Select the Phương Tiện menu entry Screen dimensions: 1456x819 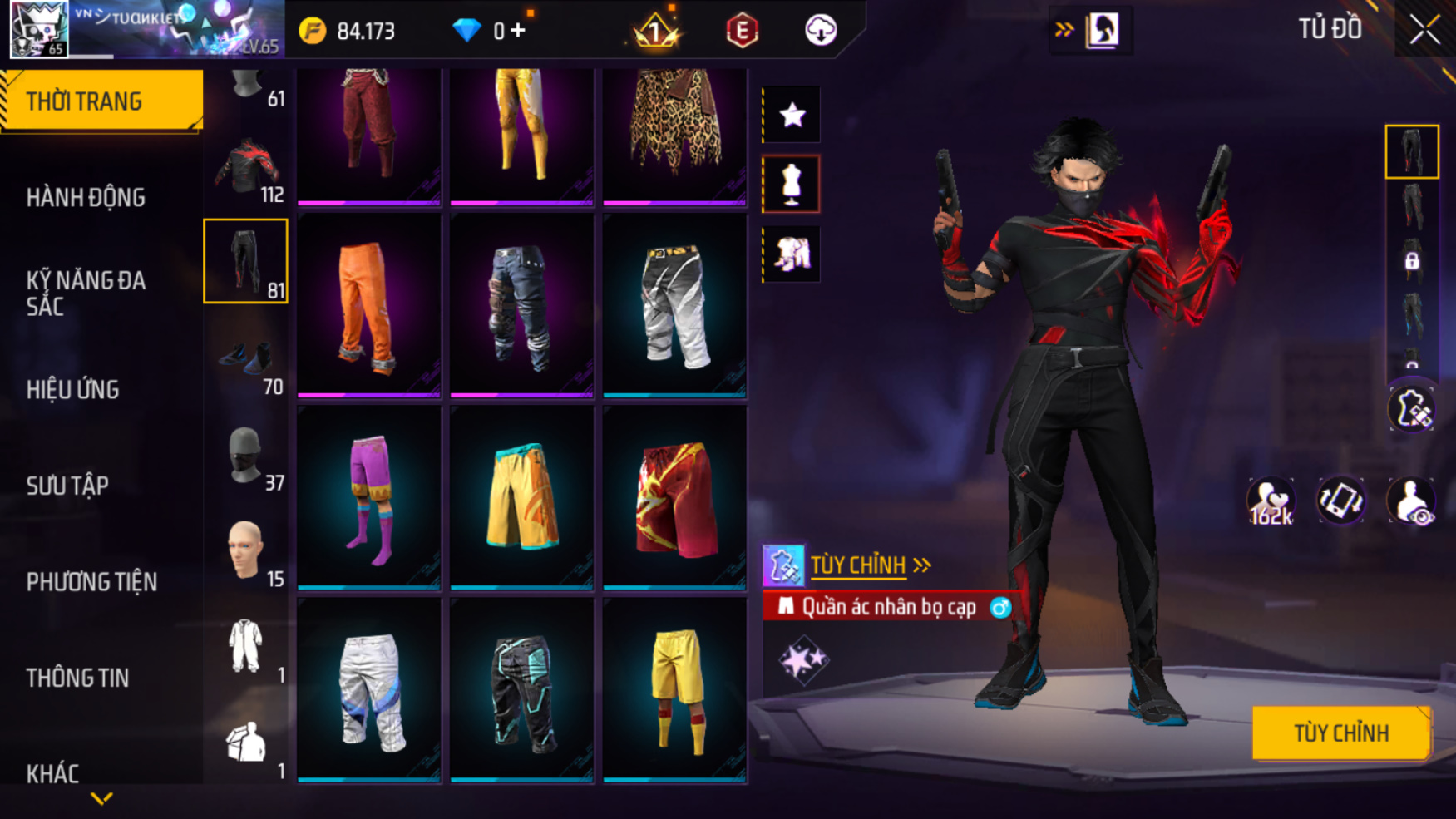tap(91, 582)
